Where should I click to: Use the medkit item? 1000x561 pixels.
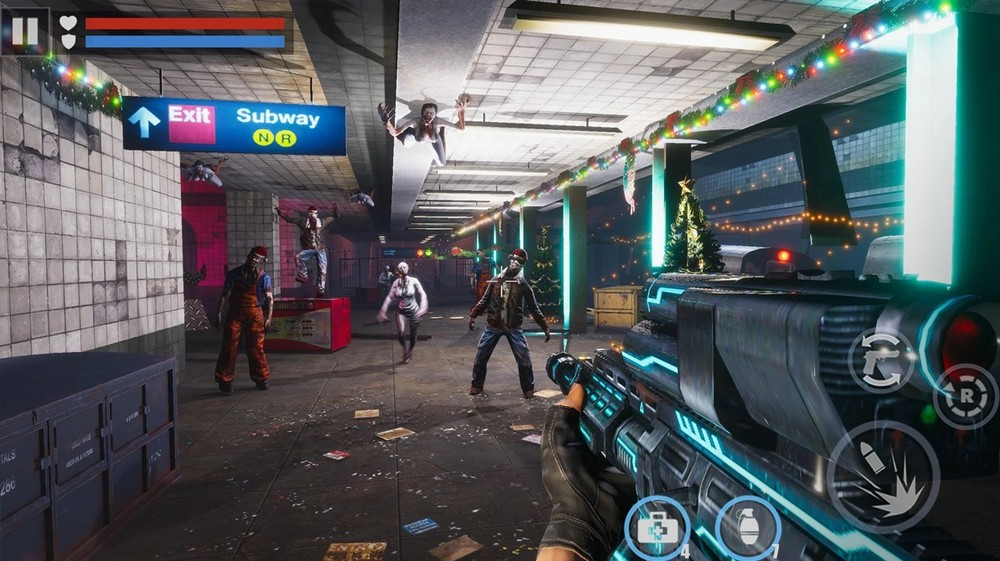pos(655,527)
